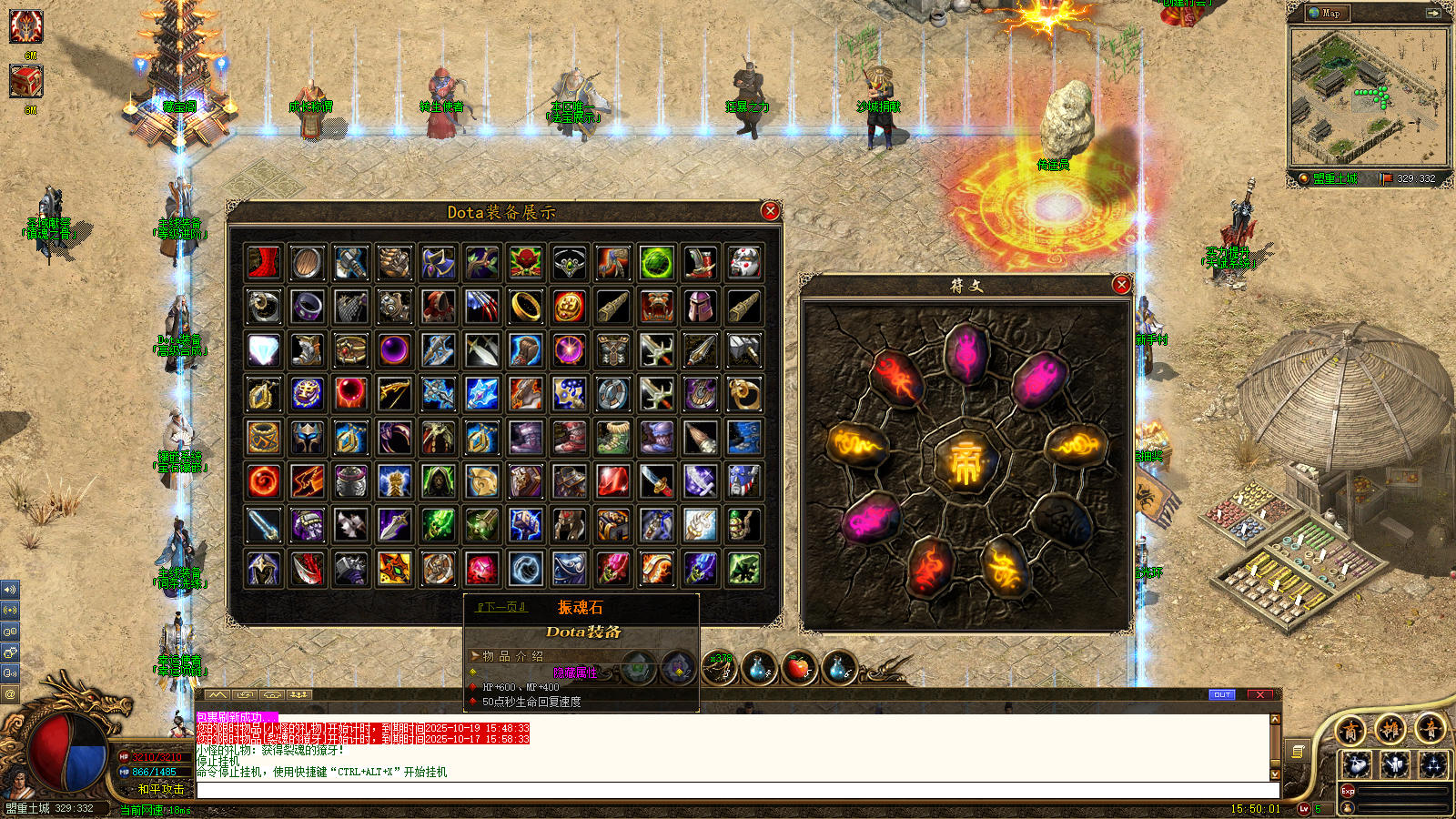Use the red apple quick slot
The width and height of the screenshot is (1456, 819).
click(798, 669)
